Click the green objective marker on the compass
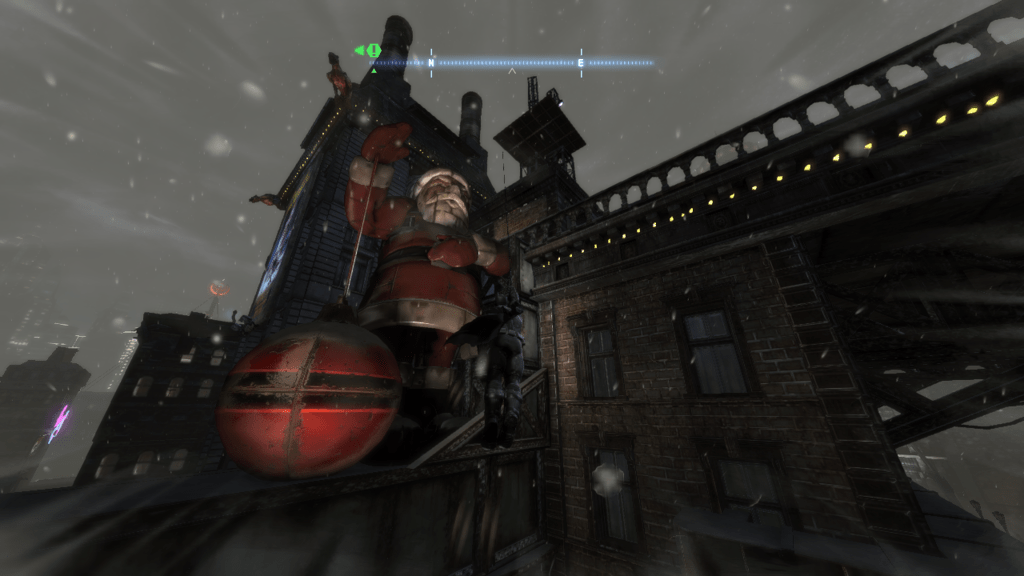The height and width of the screenshot is (576, 1024). (371, 50)
